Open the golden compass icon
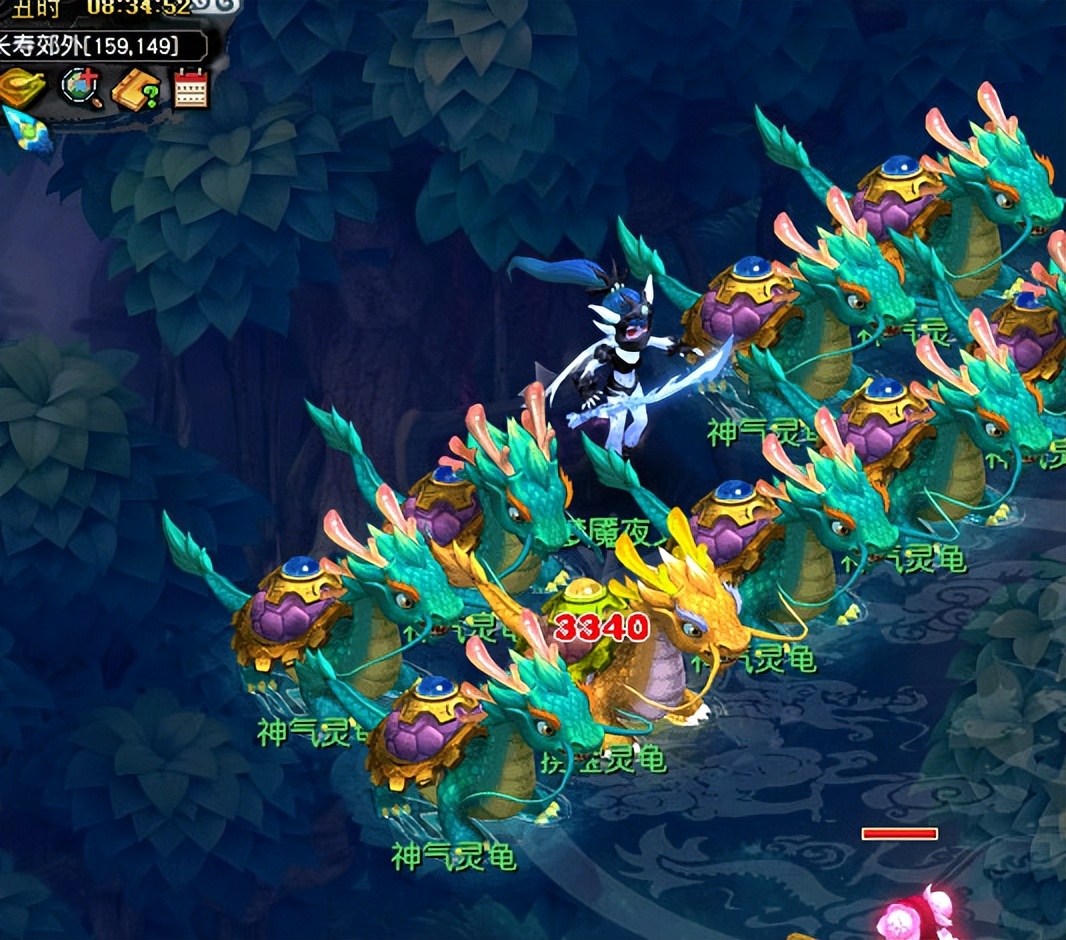Image resolution: width=1066 pixels, height=940 pixels. [22, 88]
